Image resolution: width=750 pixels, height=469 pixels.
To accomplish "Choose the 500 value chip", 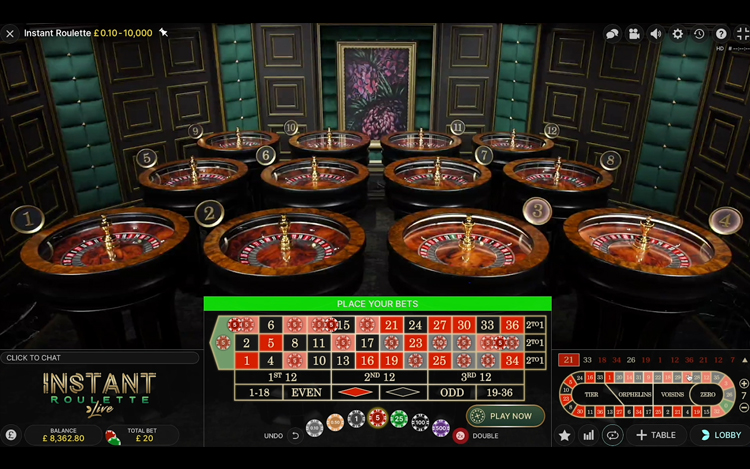I will click(441, 427).
